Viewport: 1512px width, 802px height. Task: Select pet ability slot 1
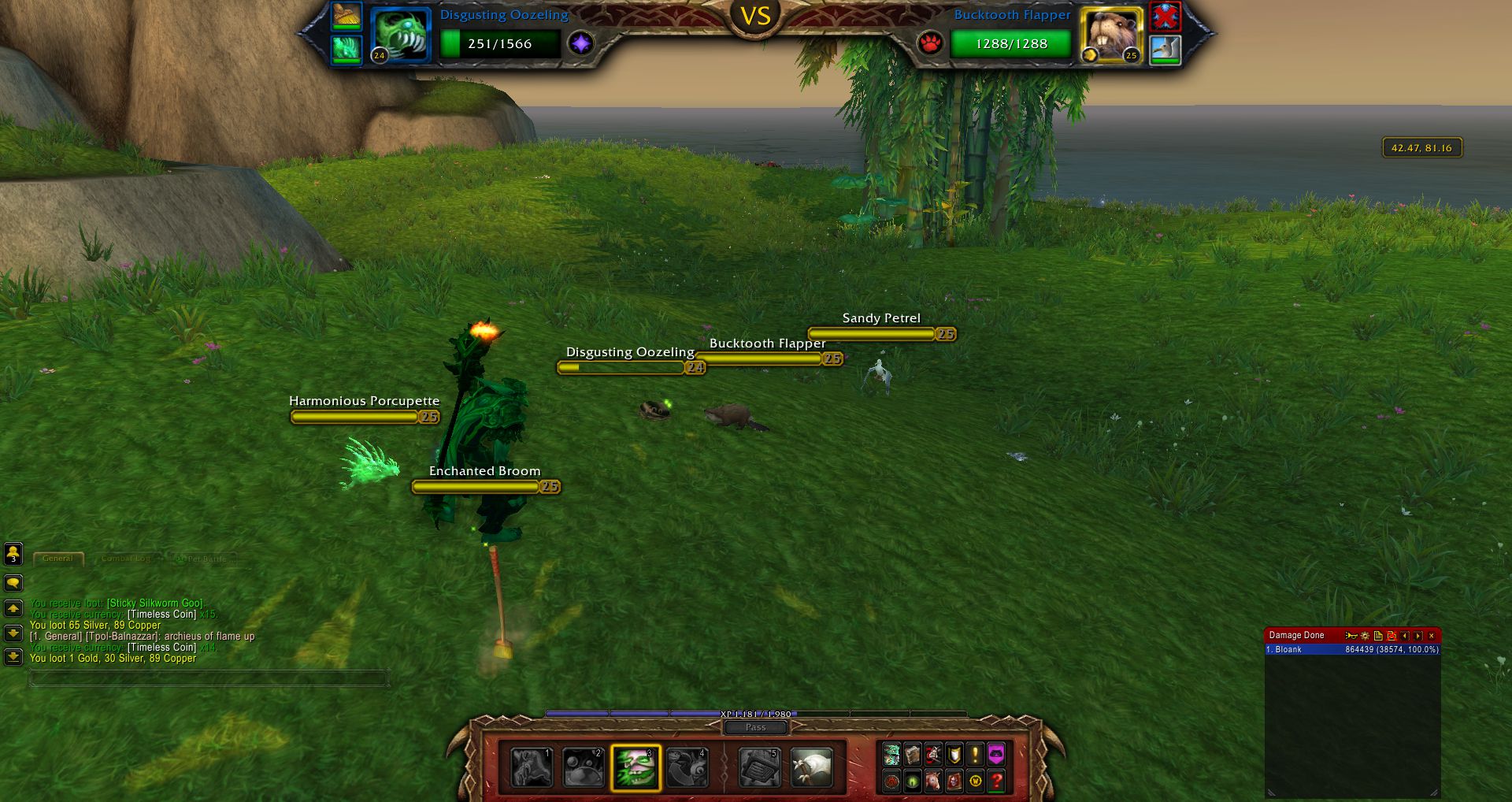[532, 768]
